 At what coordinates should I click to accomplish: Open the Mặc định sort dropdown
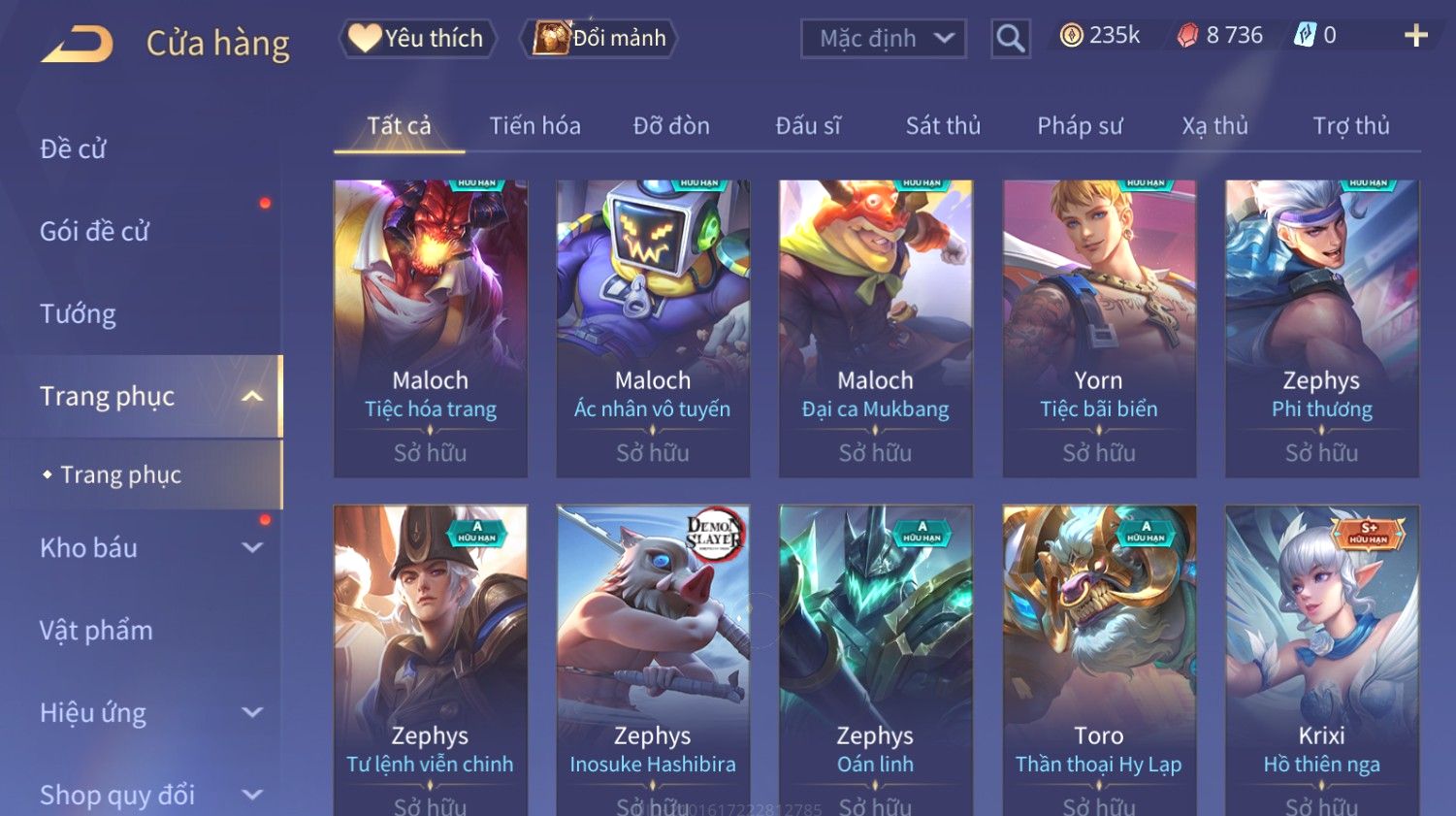pyautogui.click(x=884, y=39)
